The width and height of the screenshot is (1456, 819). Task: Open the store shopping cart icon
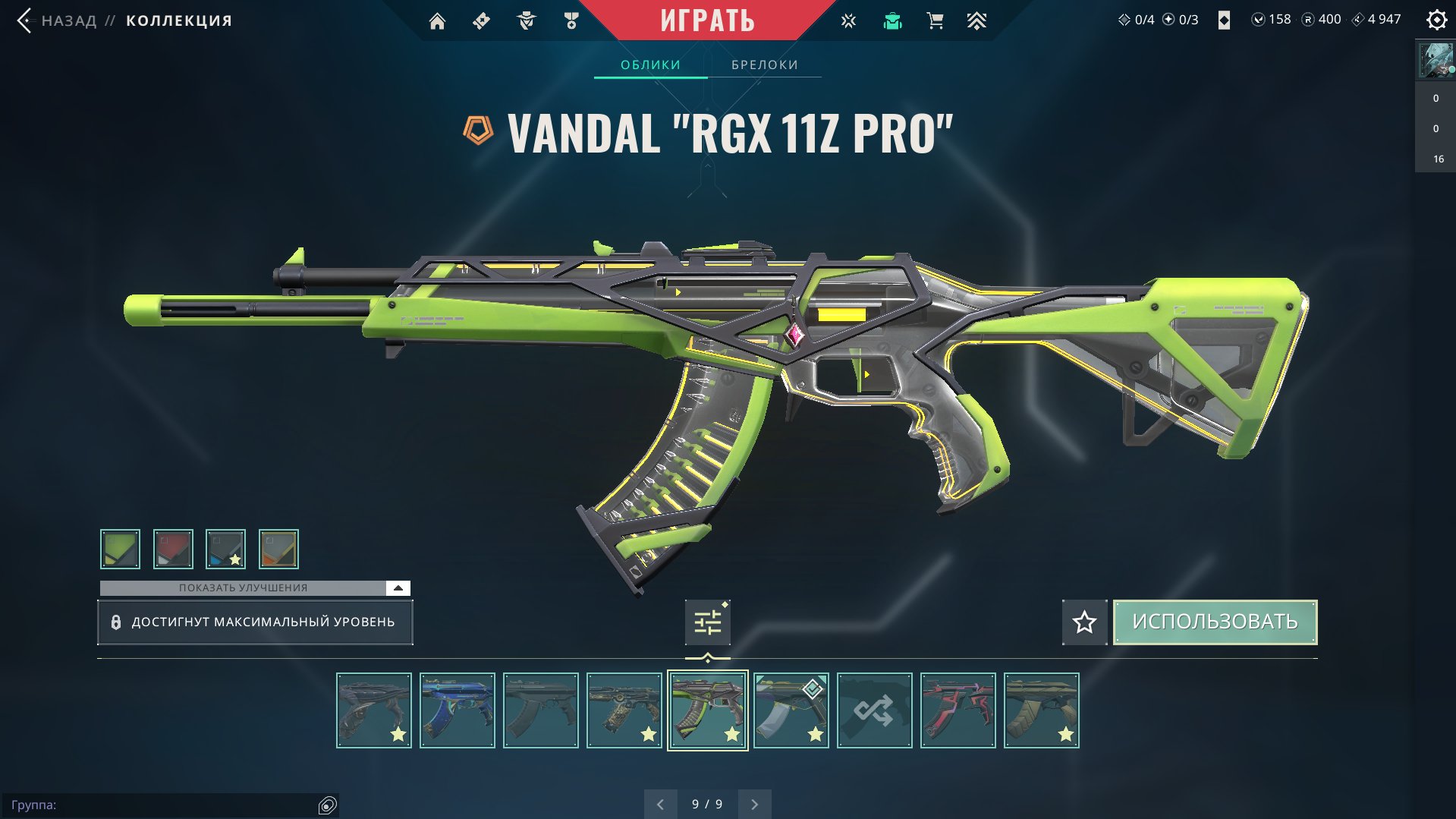[935, 21]
